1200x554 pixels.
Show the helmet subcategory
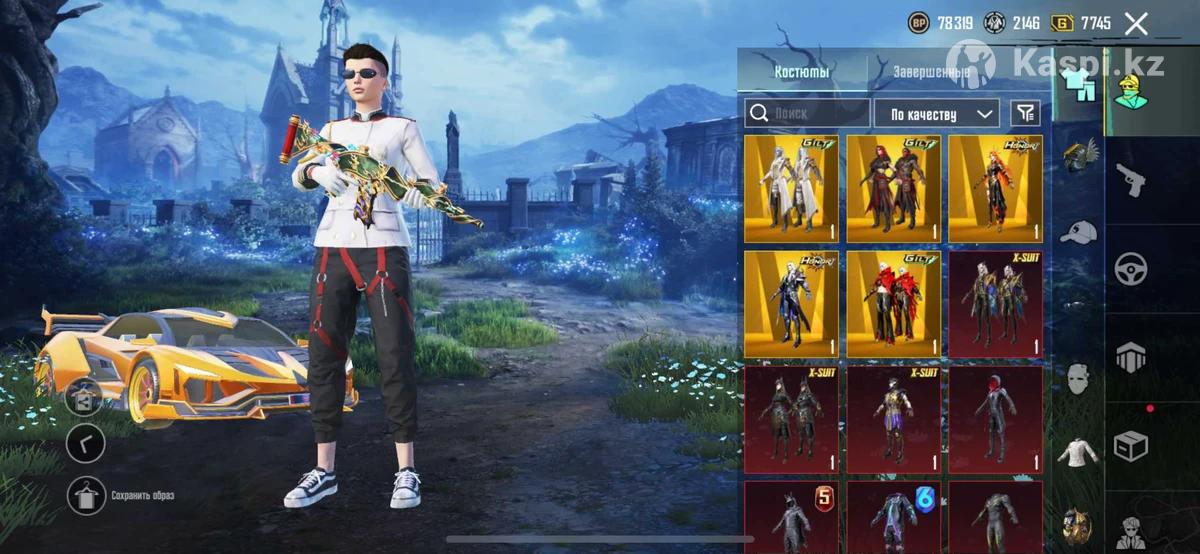tap(1078, 155)
